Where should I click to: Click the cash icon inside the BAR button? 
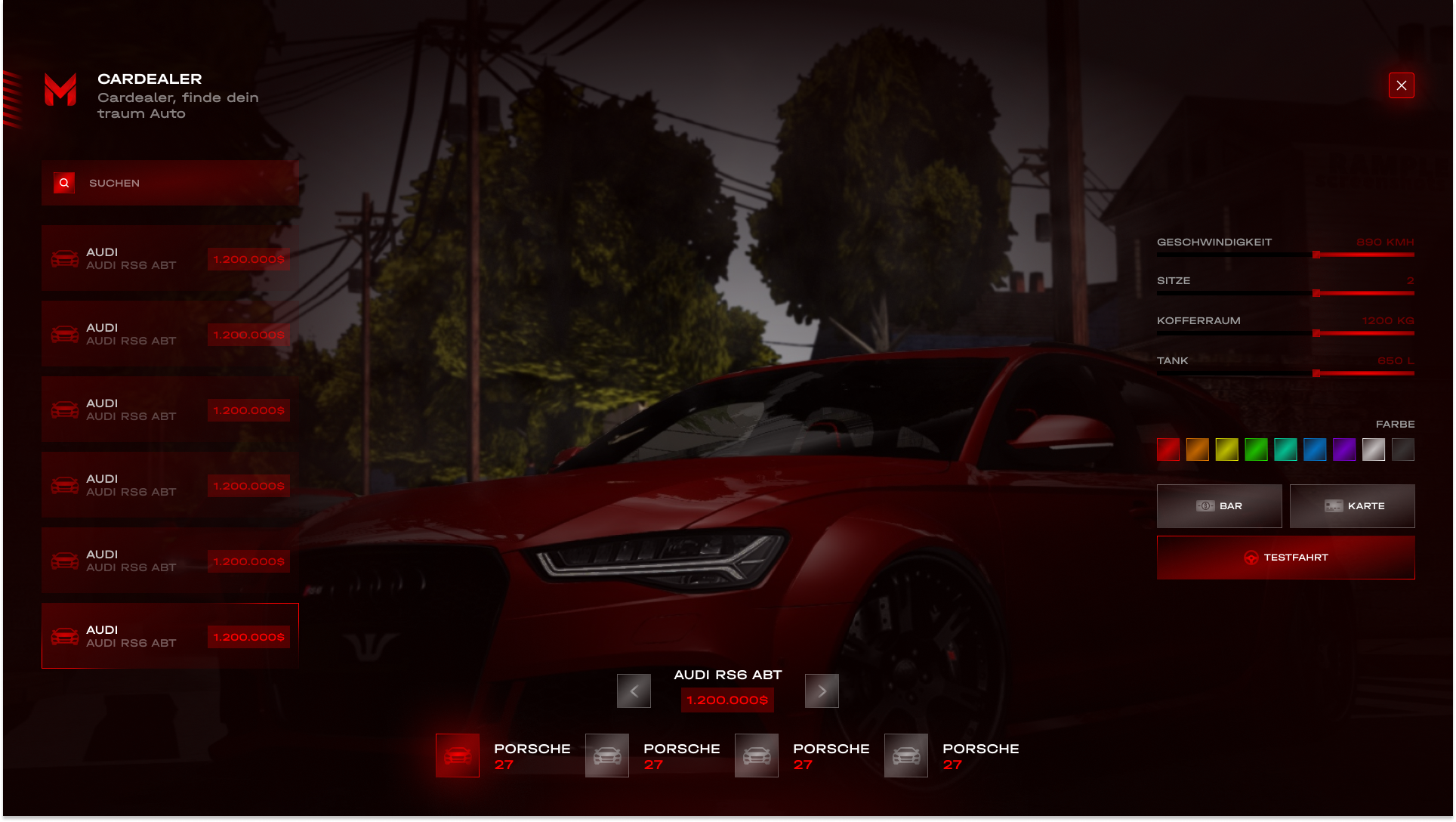(1207, 505)
